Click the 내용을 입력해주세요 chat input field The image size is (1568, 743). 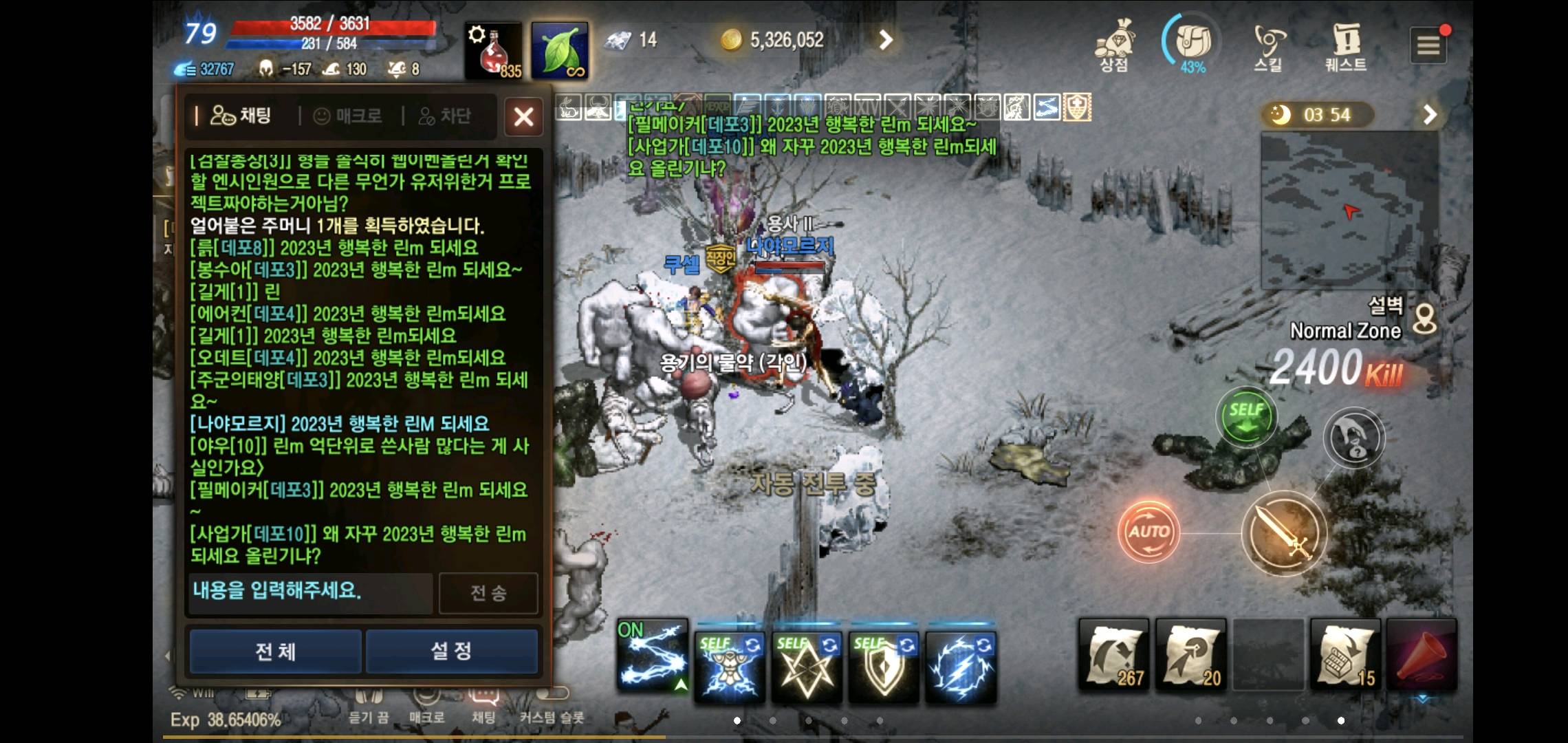click(x=309, y=593)
